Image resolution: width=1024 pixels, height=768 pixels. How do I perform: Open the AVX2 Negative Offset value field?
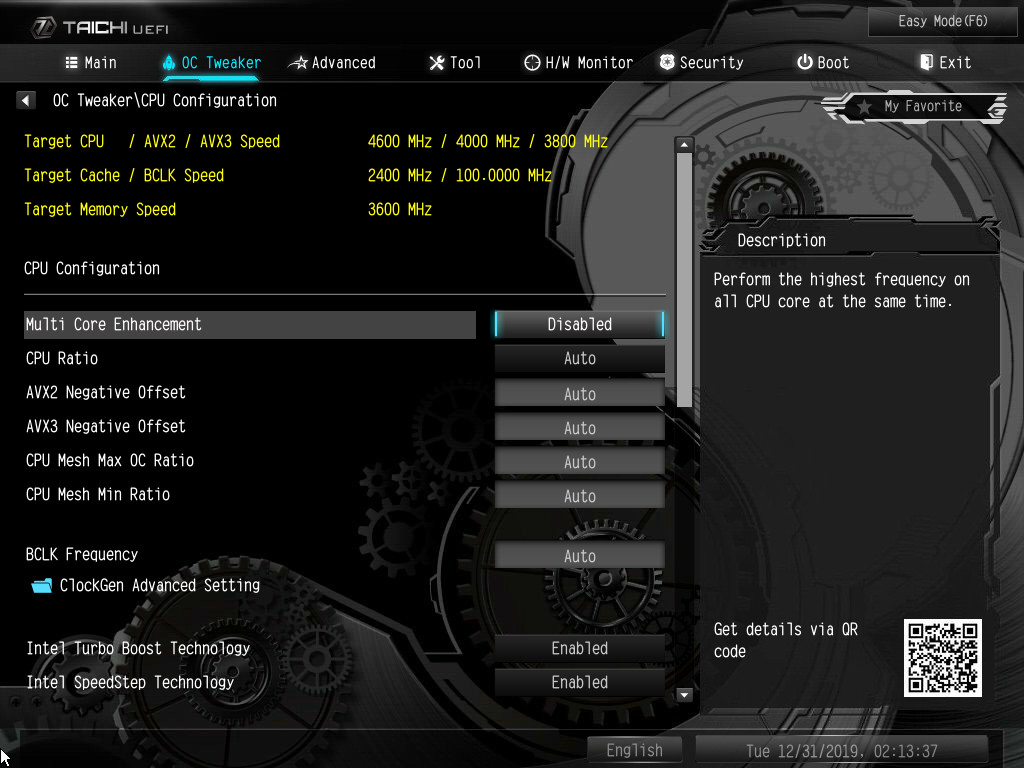579,393
